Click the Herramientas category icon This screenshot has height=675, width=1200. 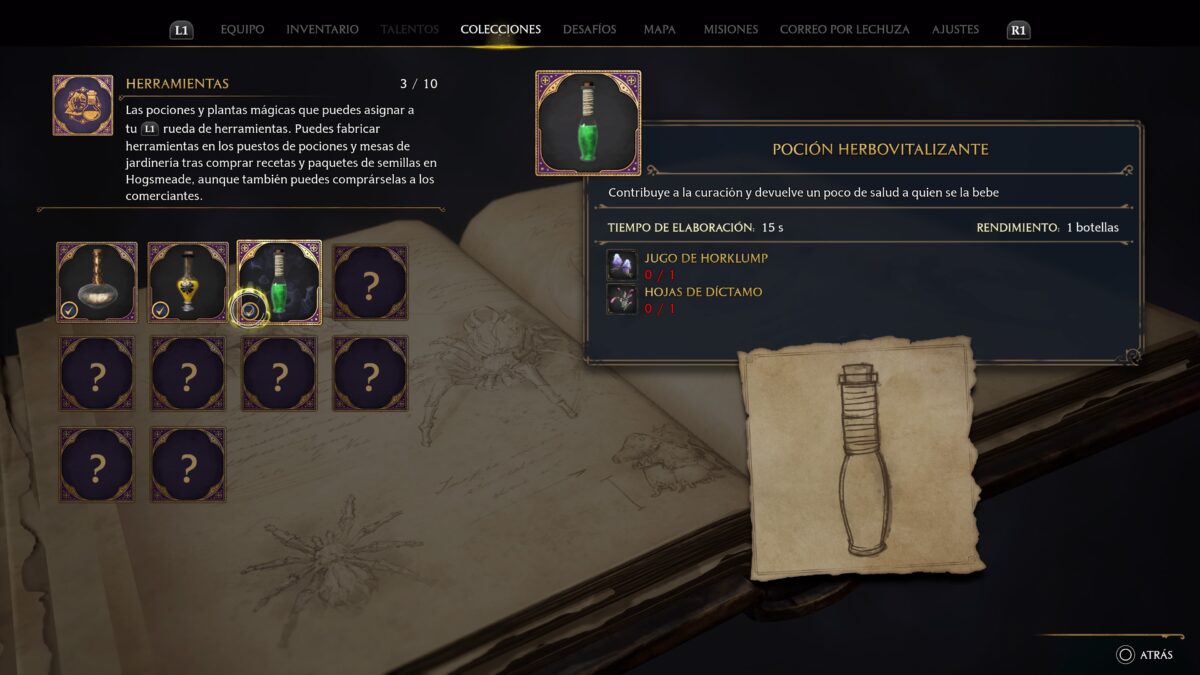83,105
